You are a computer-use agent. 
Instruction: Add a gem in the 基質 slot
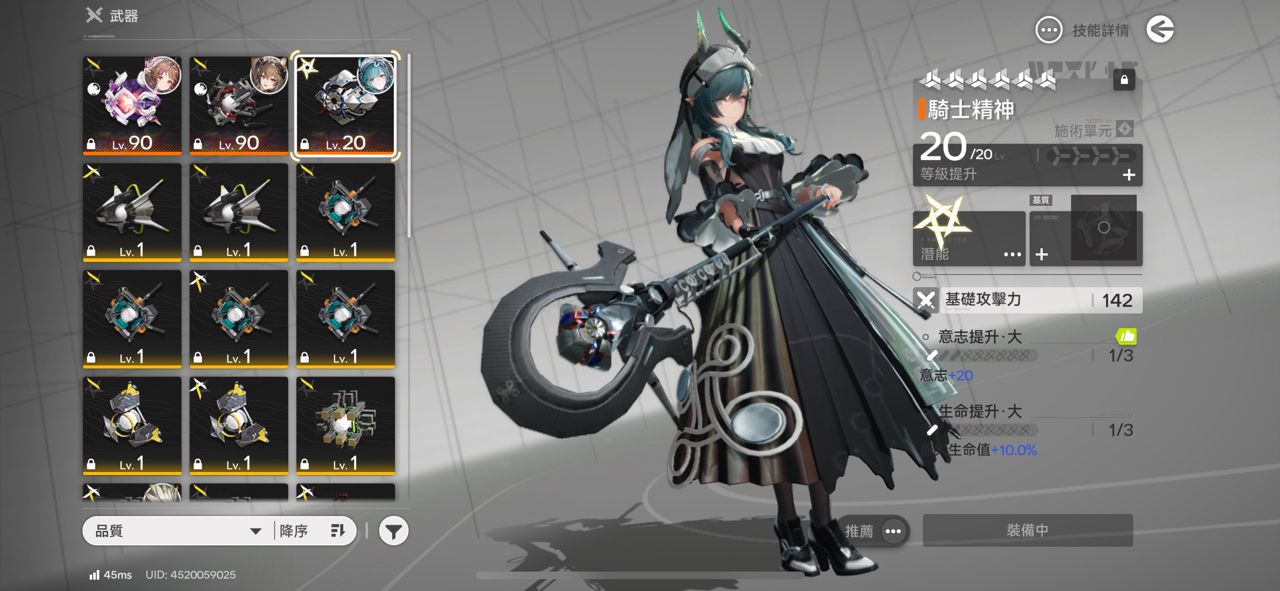1041,254
